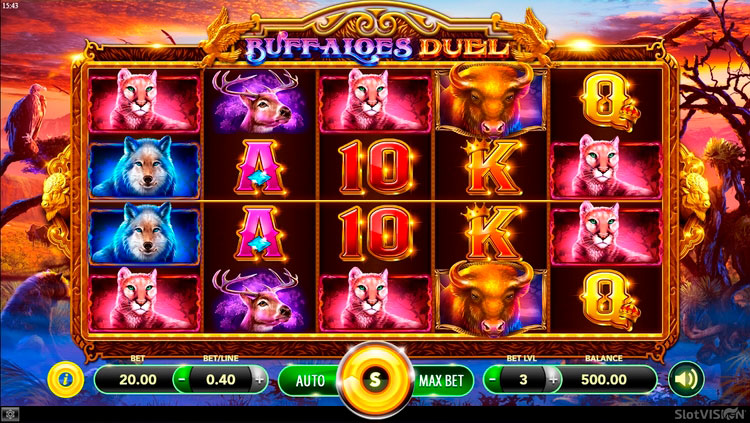This screenshot has height=423, width=750.
Task: Toggle the sound speaker button
Action: (686, 379)
